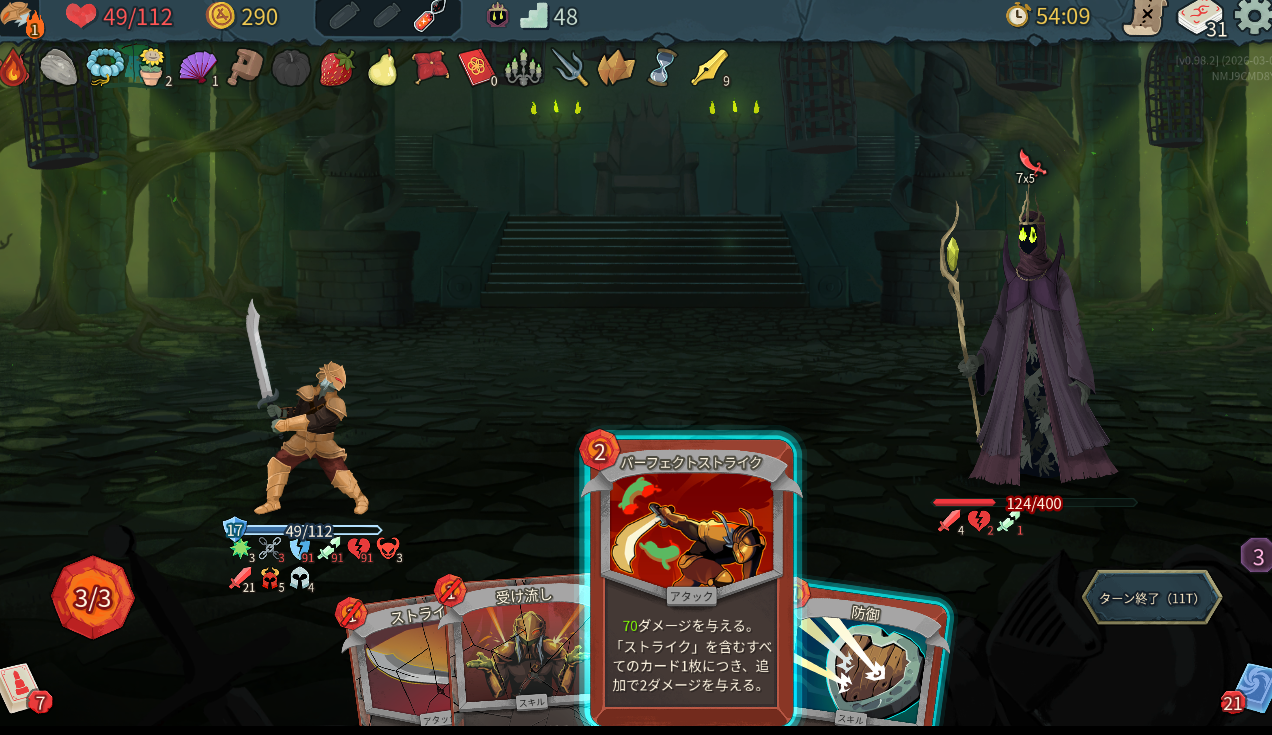
Task: Use the red potion in the potion slot
Action: 431,16
